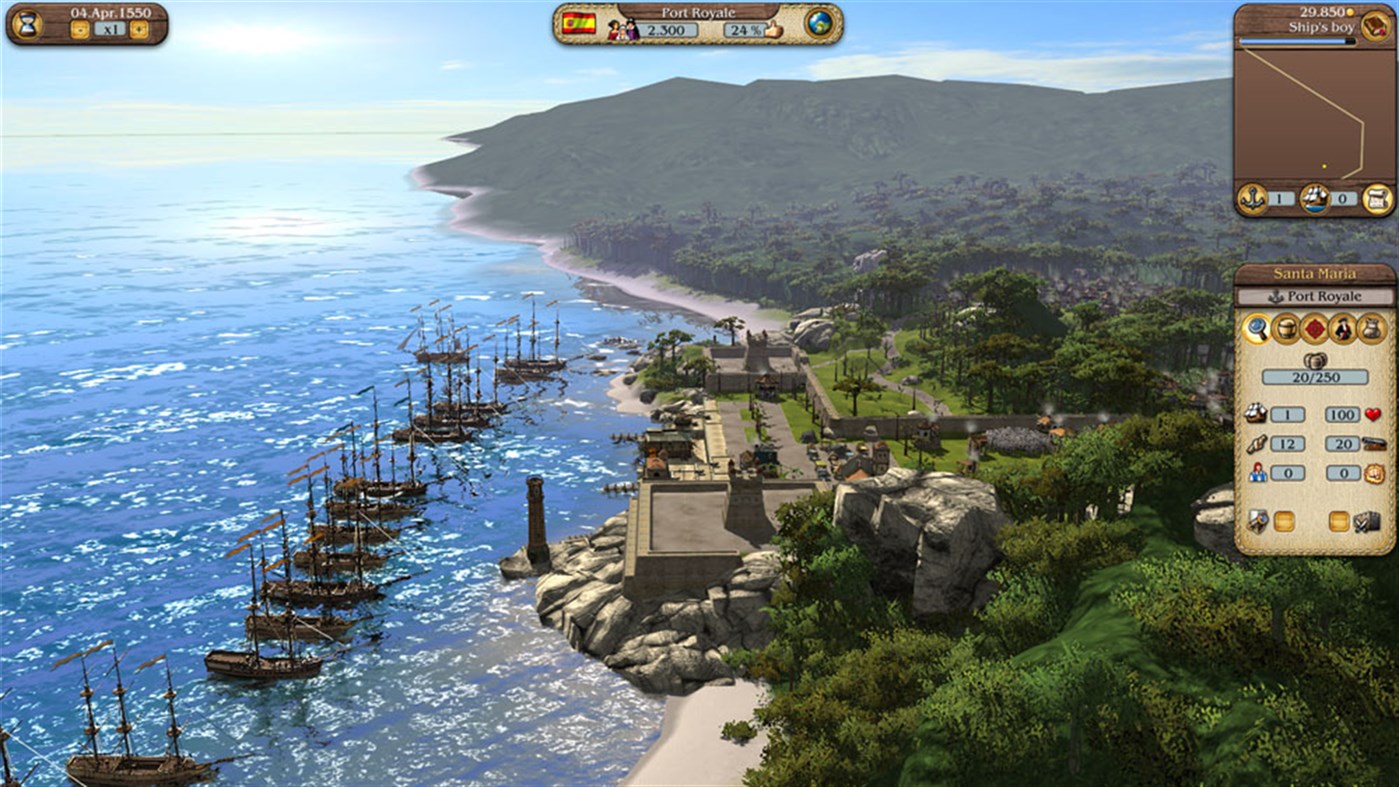Viewport: 1399px width, 787px height.
Task: Decrease game speed with the minus stepper button
Action: (x=81, y=29)
